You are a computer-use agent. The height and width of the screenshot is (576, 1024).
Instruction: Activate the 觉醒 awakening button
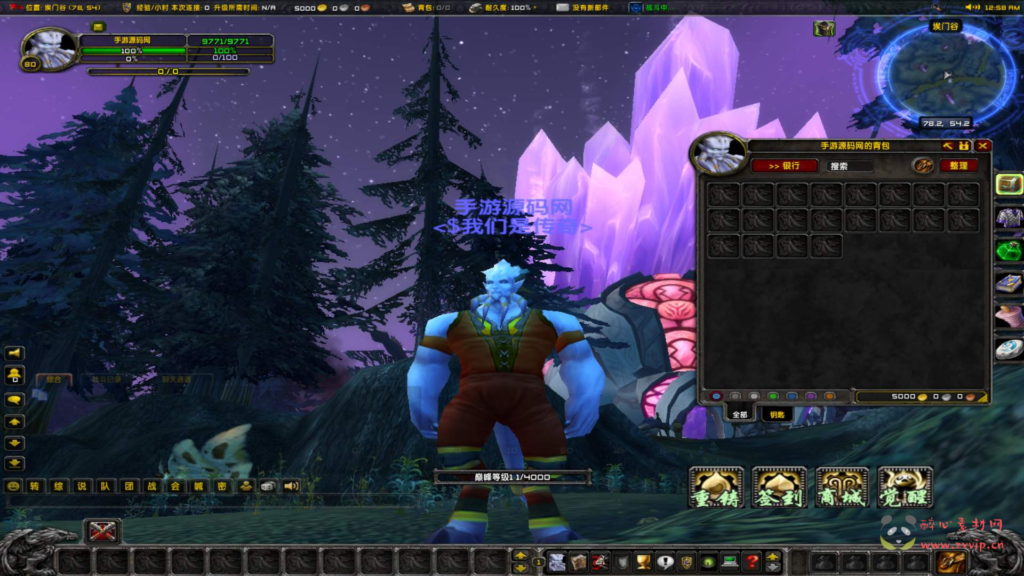point(904,487)
